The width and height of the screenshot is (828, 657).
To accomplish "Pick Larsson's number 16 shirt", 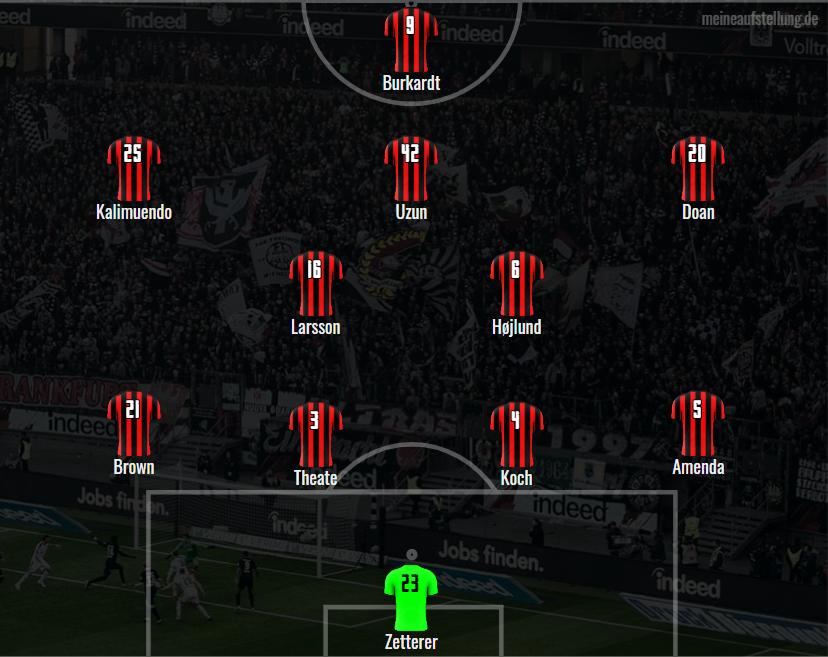I will [315, 283].
